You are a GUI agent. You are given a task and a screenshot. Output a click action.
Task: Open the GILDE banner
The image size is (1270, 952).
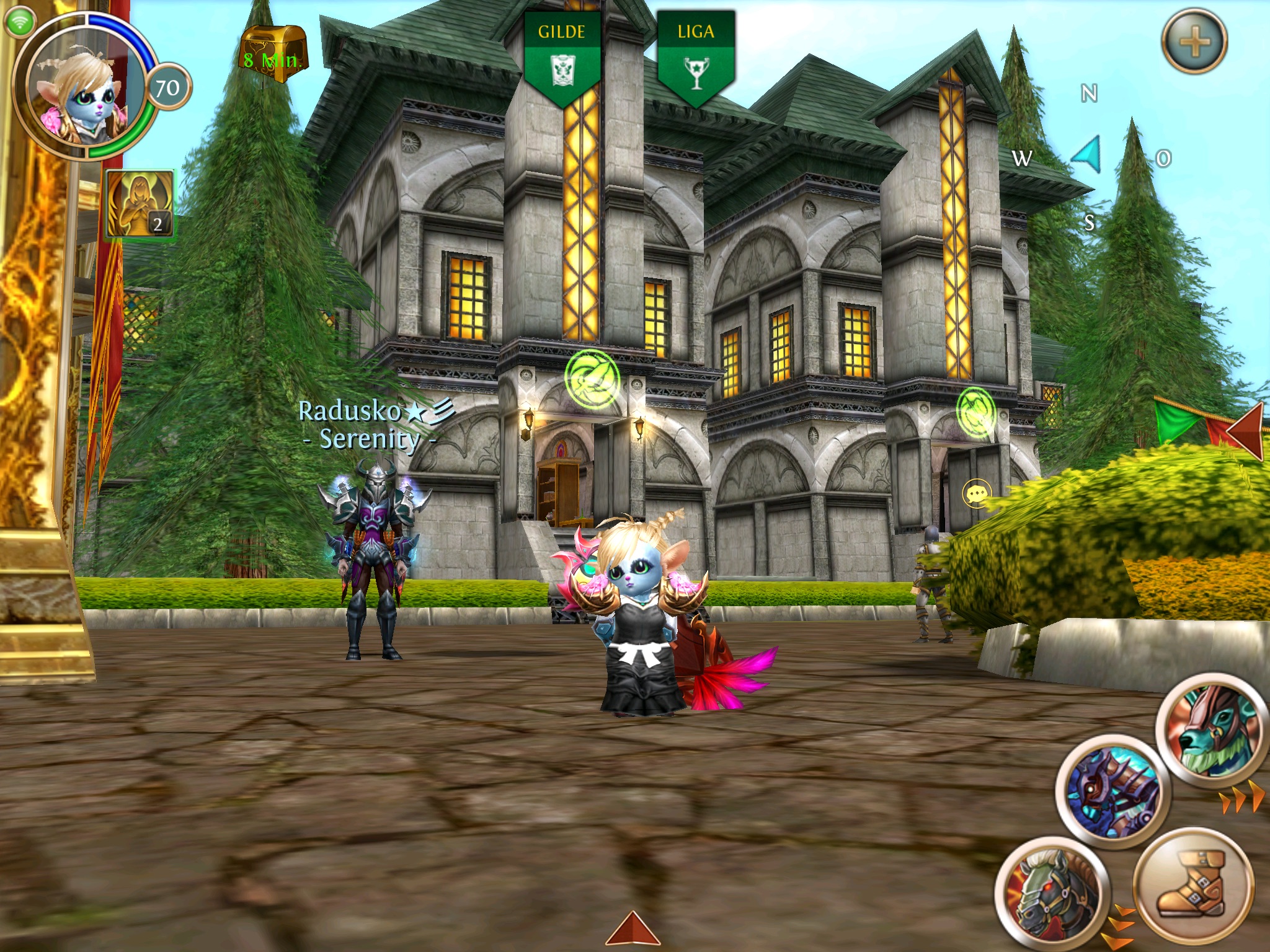tap(562, 57)
